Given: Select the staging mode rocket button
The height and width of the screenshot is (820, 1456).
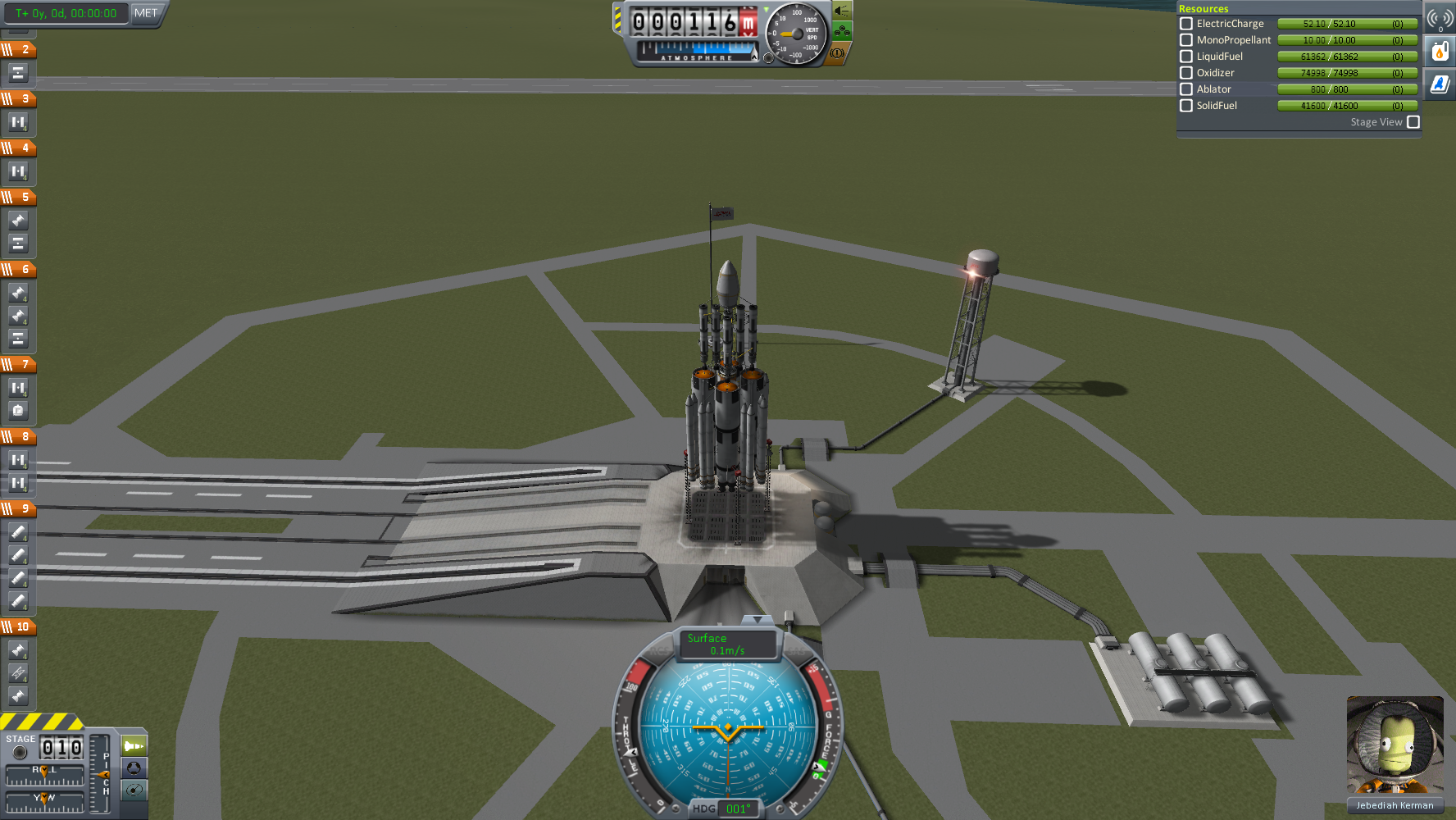Looking at the screenshot, I should tap(134, 745).
